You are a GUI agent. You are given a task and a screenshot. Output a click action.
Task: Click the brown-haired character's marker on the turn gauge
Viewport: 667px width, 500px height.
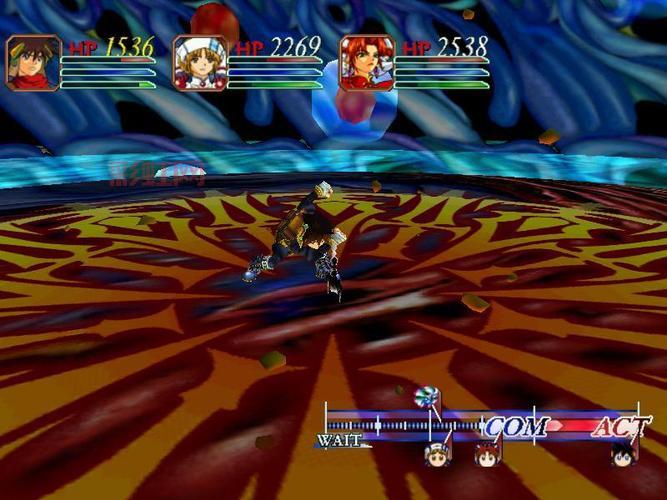(487, 455)
